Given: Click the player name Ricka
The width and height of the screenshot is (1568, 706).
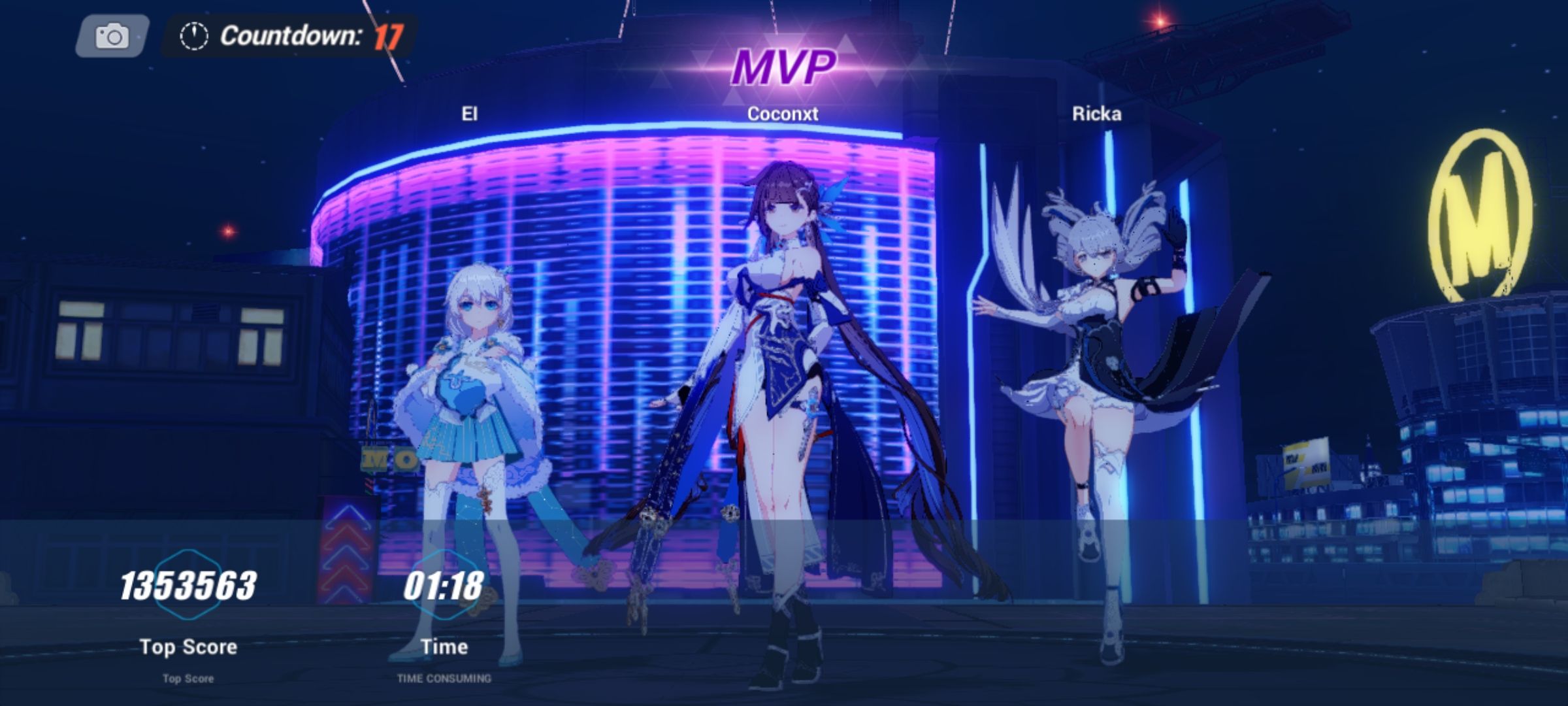Looking at the screenshot, I should (1097, 113).
